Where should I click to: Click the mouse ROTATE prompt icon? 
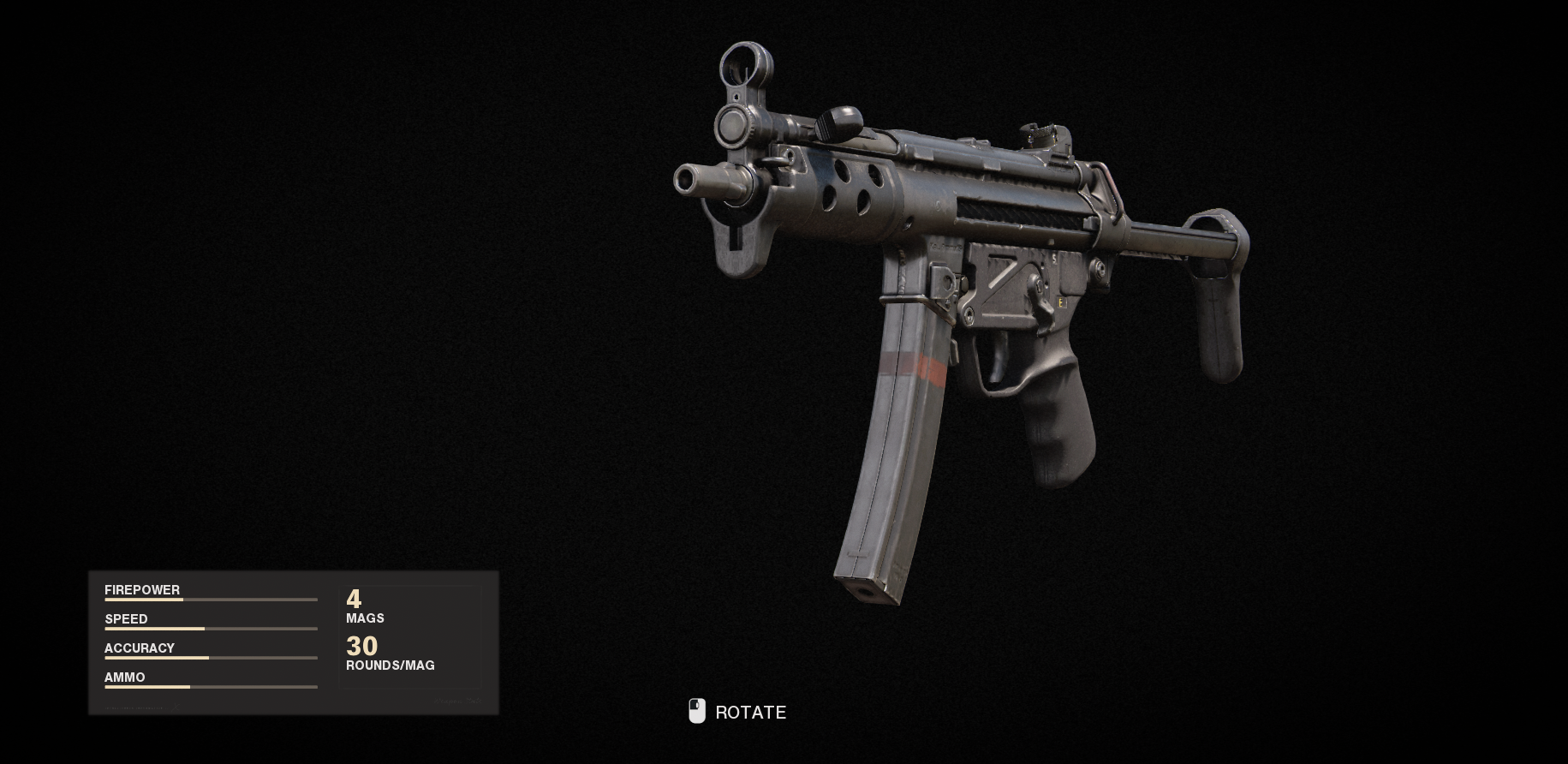coord(696,711)
